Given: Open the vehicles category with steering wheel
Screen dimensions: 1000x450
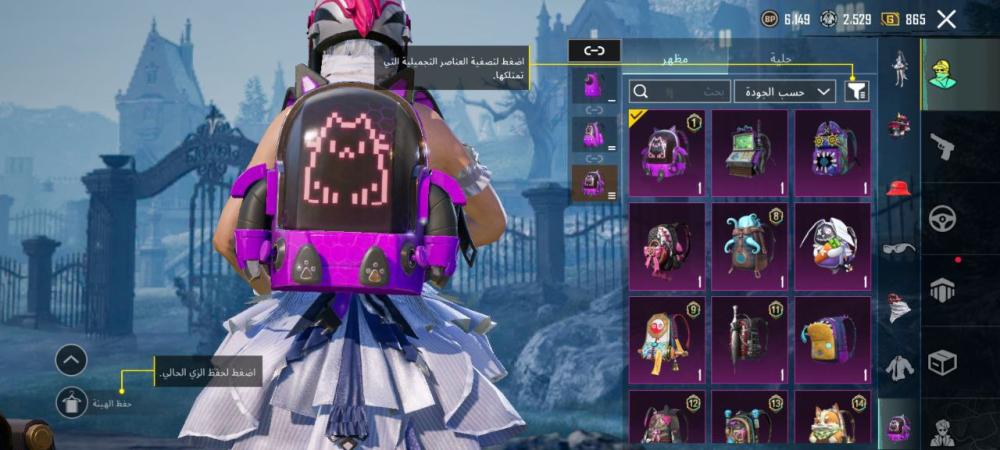Looking at the screenshot, I should (x=942, y=219).
